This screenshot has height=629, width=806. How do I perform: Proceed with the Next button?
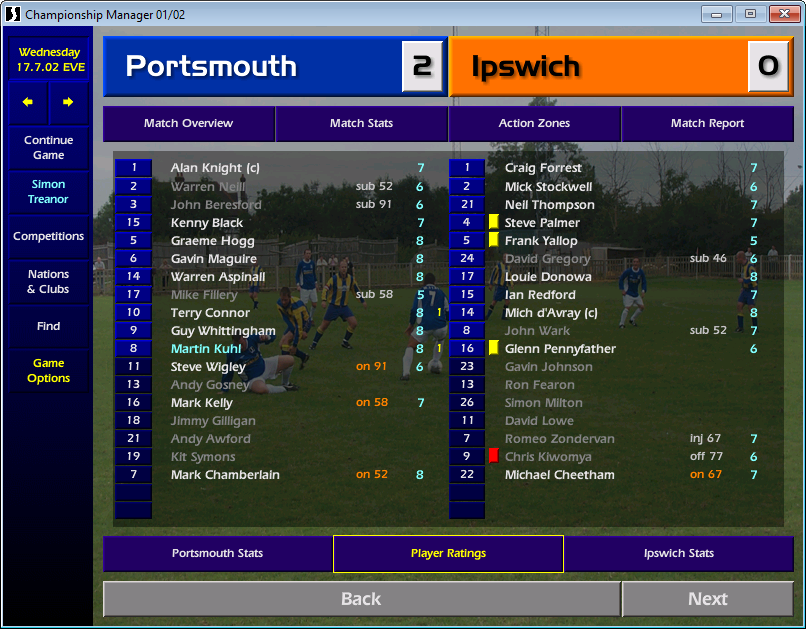707,599
